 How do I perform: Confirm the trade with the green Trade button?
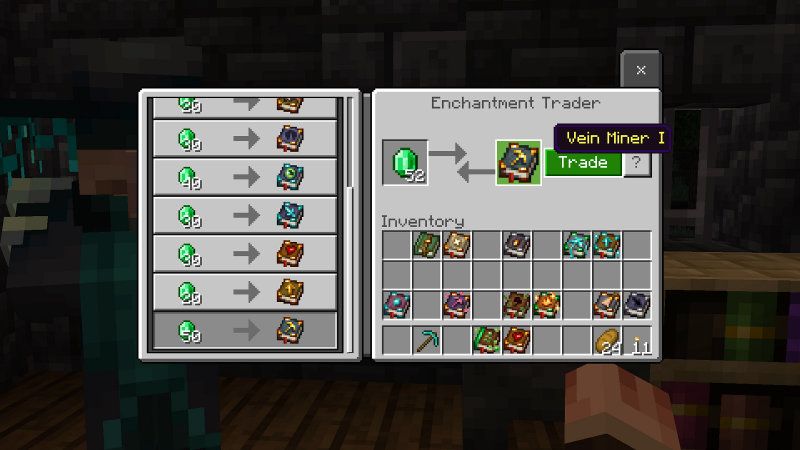coord(583,162)
